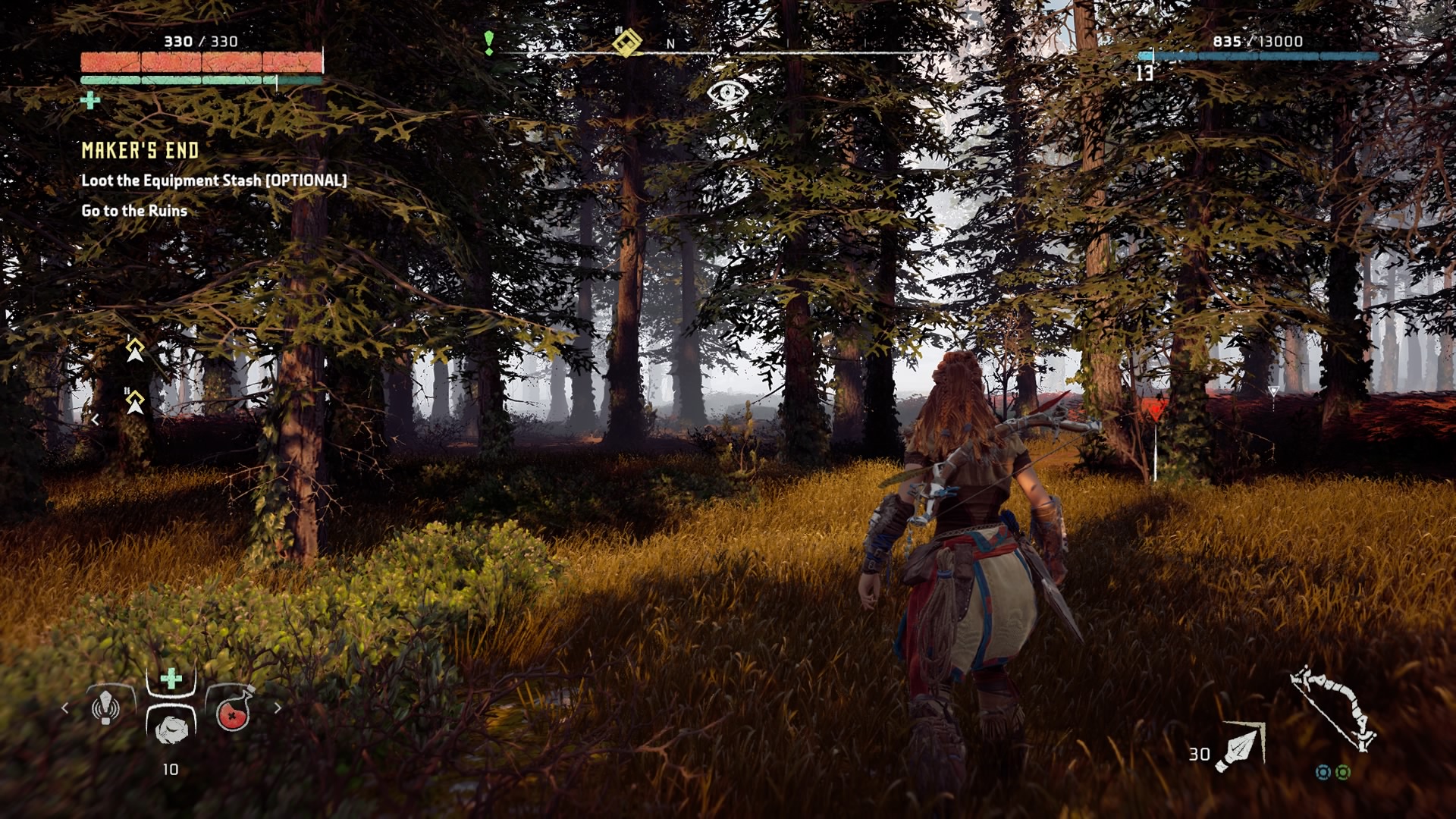The width and height of the screenshot is (1456, 819).
Task: Click the red enemy marker in the HUD
Action: [x=1154, y=410]
